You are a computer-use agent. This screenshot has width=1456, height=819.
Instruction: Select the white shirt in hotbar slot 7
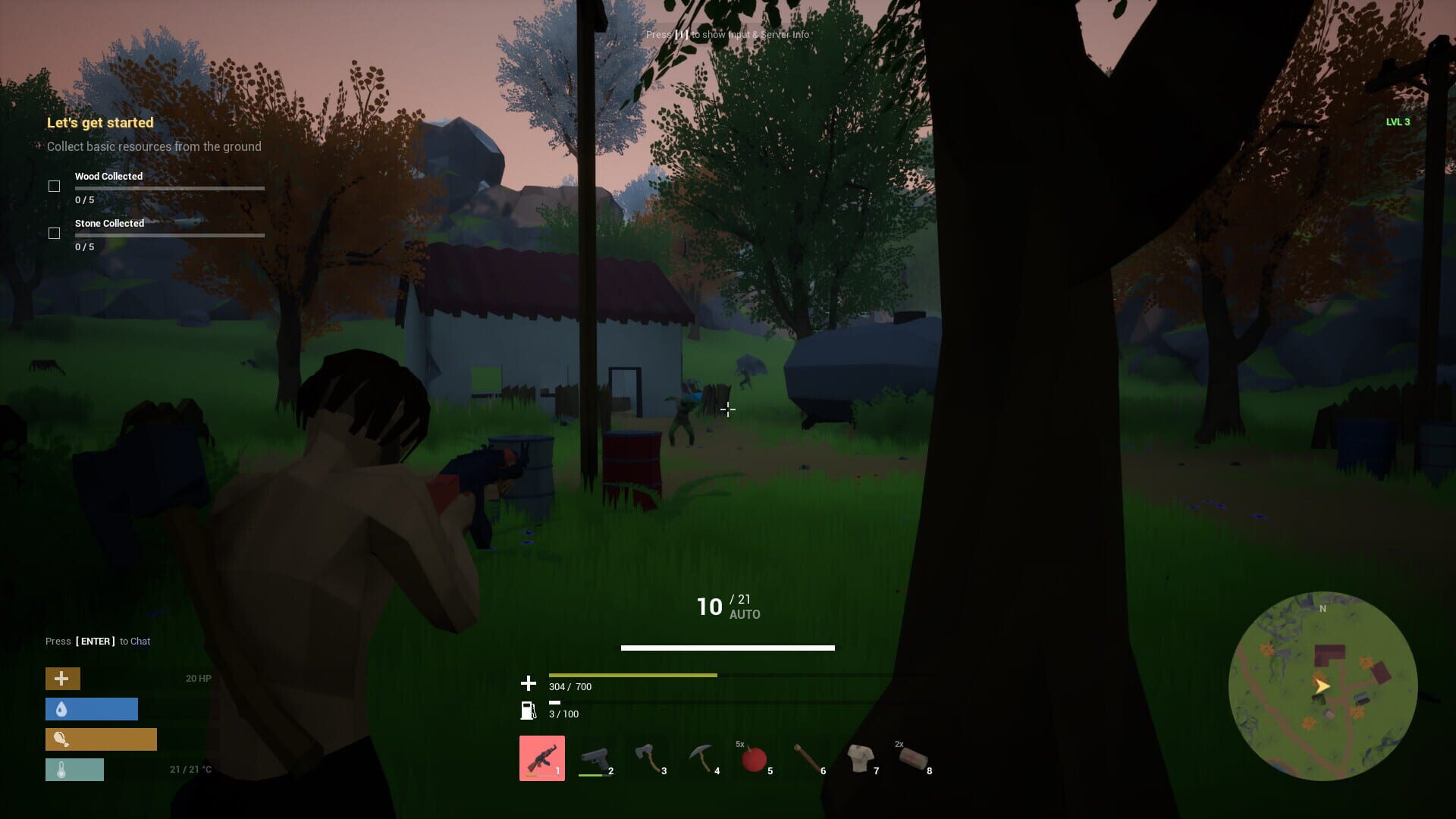(x=861, y=758)
